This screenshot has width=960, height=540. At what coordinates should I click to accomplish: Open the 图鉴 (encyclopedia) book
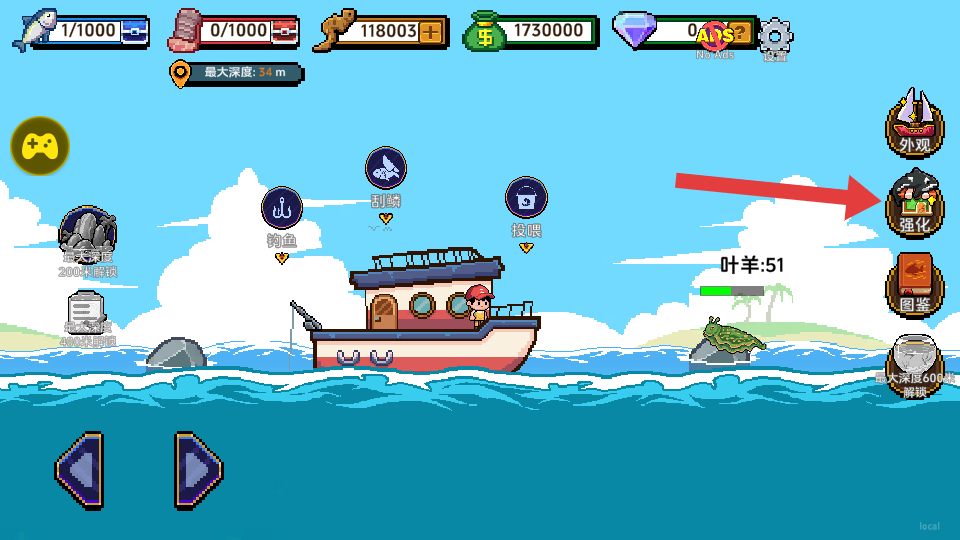tap(914, 283)
